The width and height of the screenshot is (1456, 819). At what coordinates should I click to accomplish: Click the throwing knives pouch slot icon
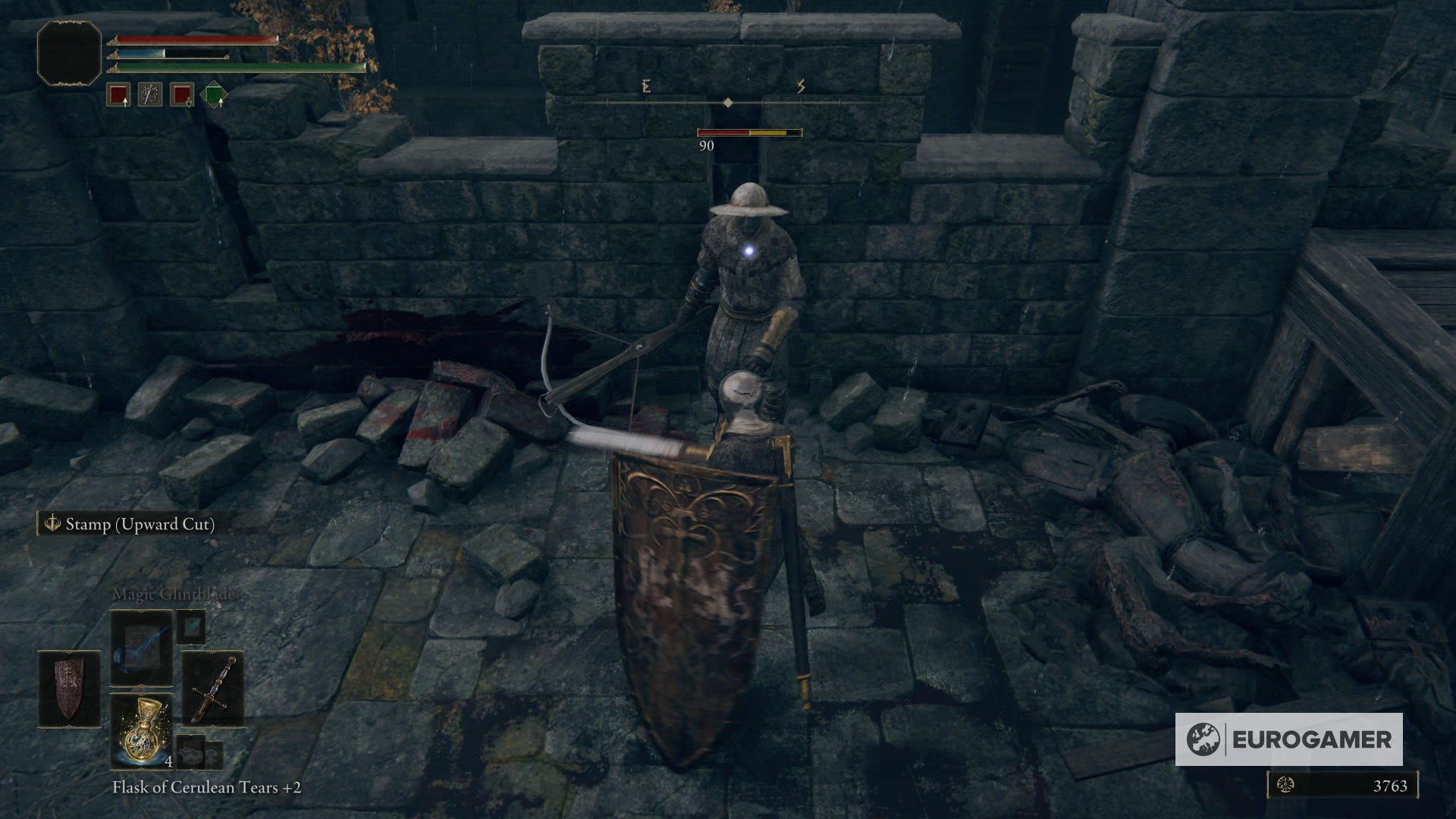pyautogui.click(x=150, y=94)
